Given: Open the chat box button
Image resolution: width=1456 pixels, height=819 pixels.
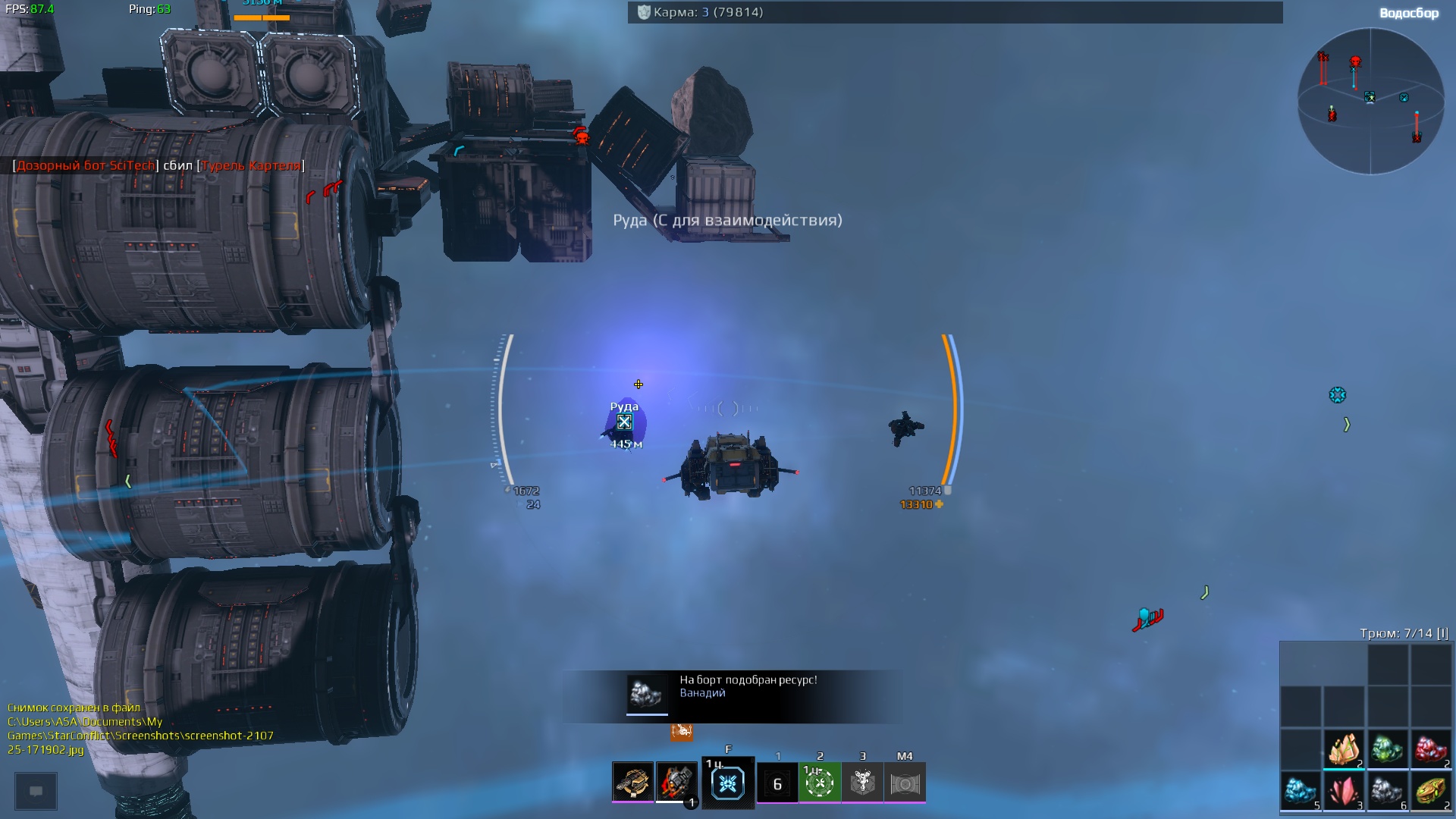Looking at the screenshot, I should pos(36,791).
